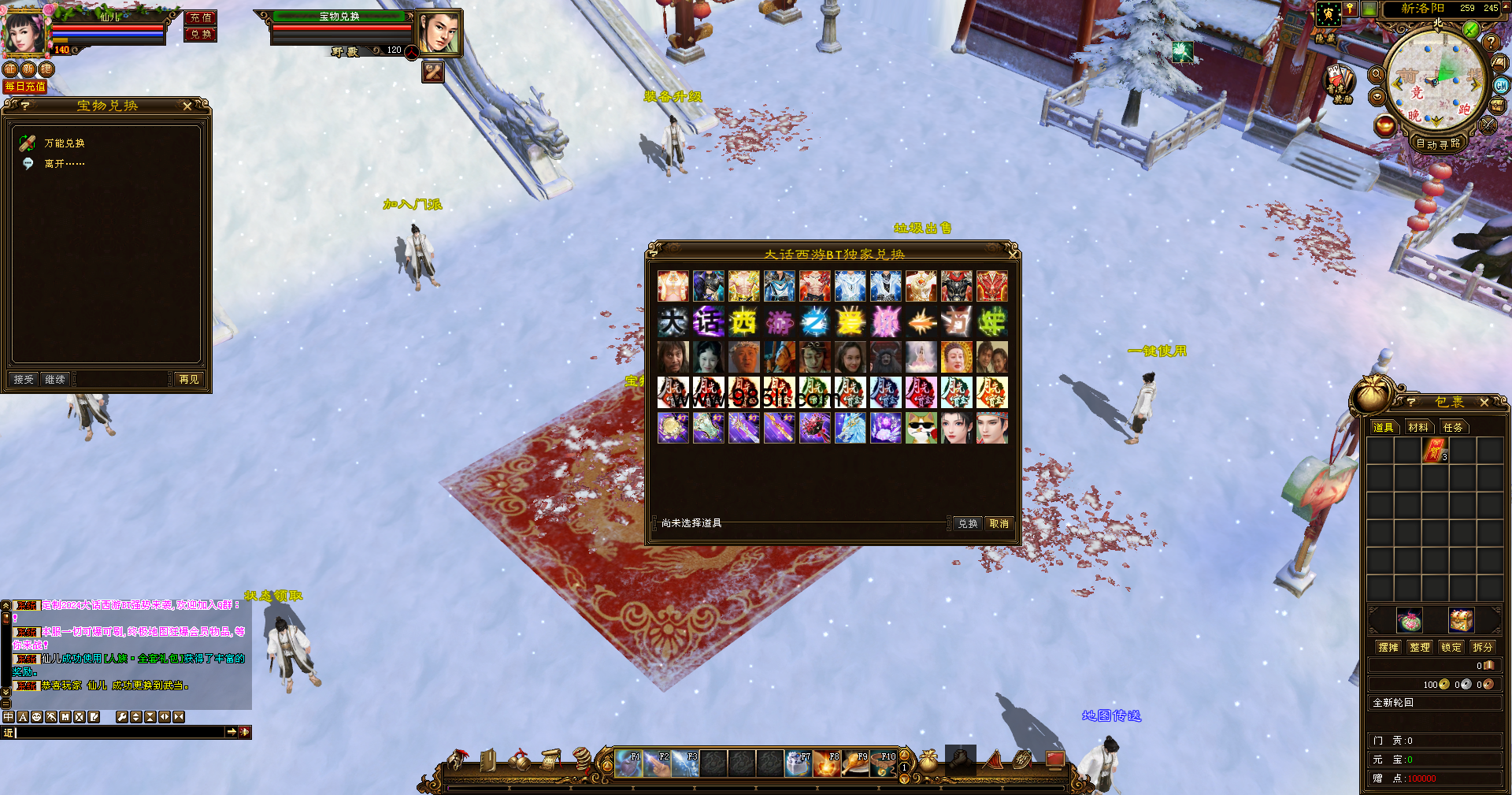
Task: Click the chat input field
Action: [118, 733]
